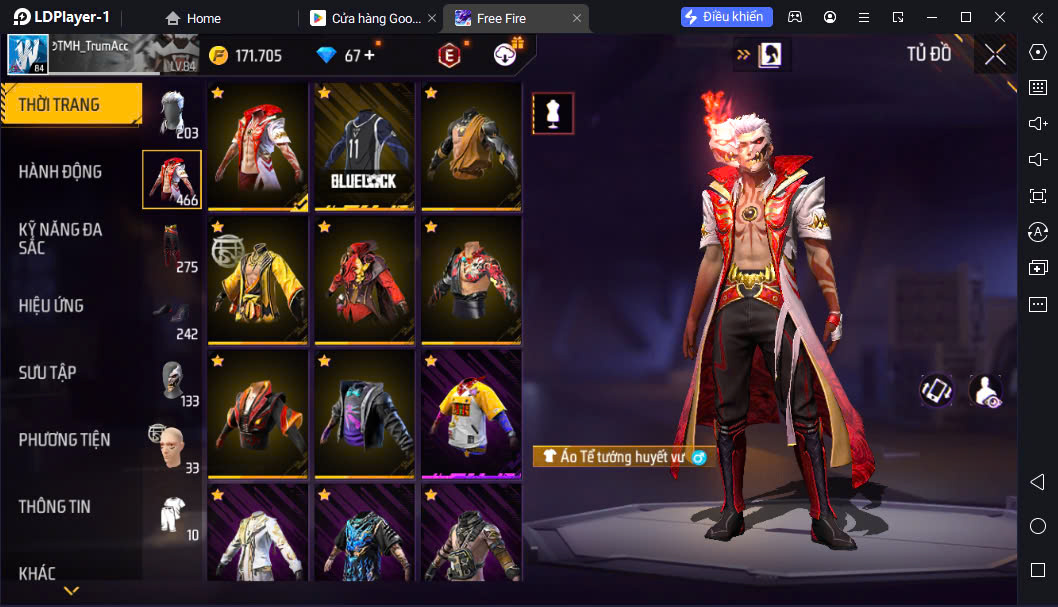Add diamonds with the plus button
This screenshot has height=607, width=1058.
point(369,55)
